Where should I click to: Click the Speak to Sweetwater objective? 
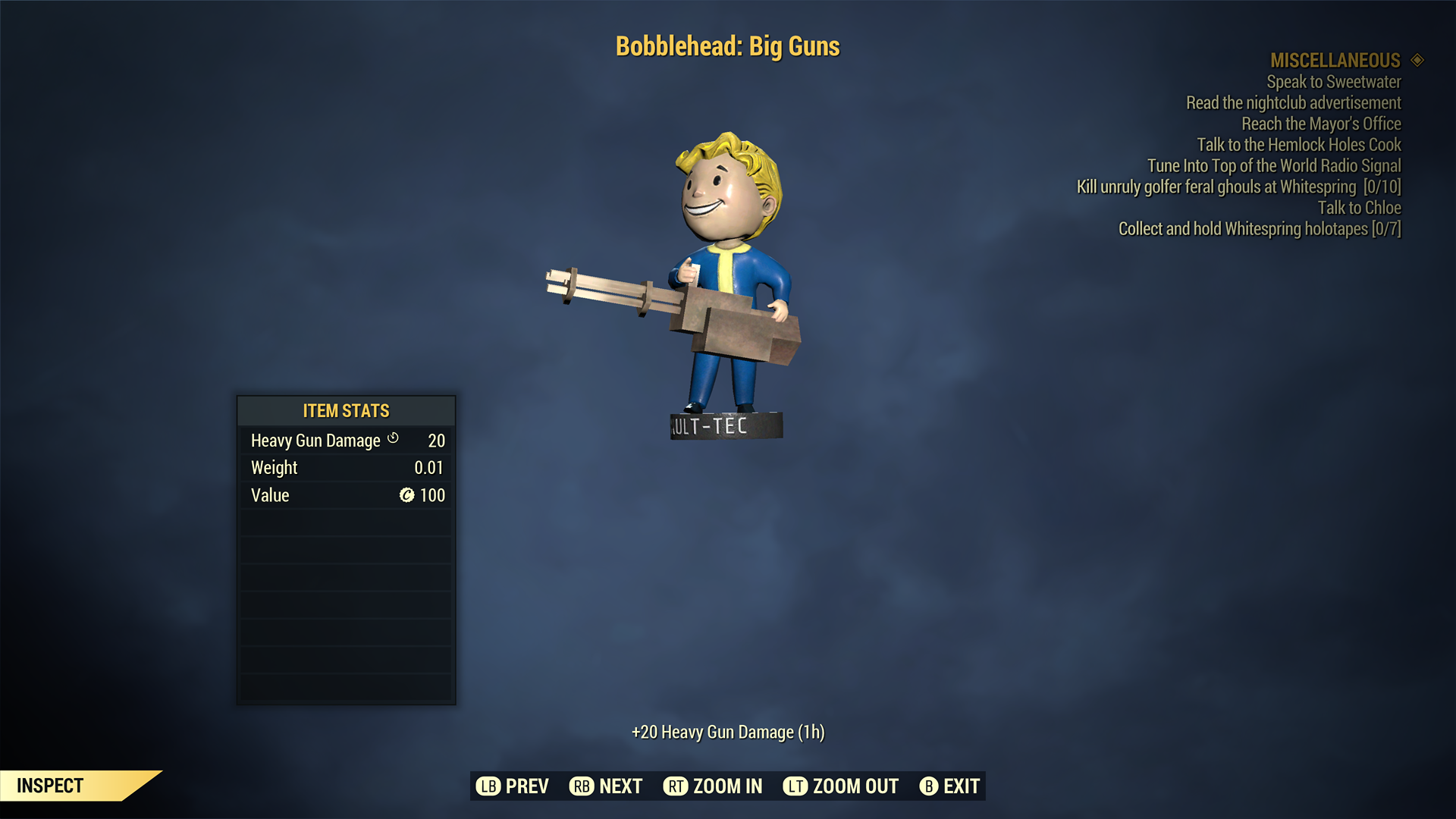(x=1333, y=82)
